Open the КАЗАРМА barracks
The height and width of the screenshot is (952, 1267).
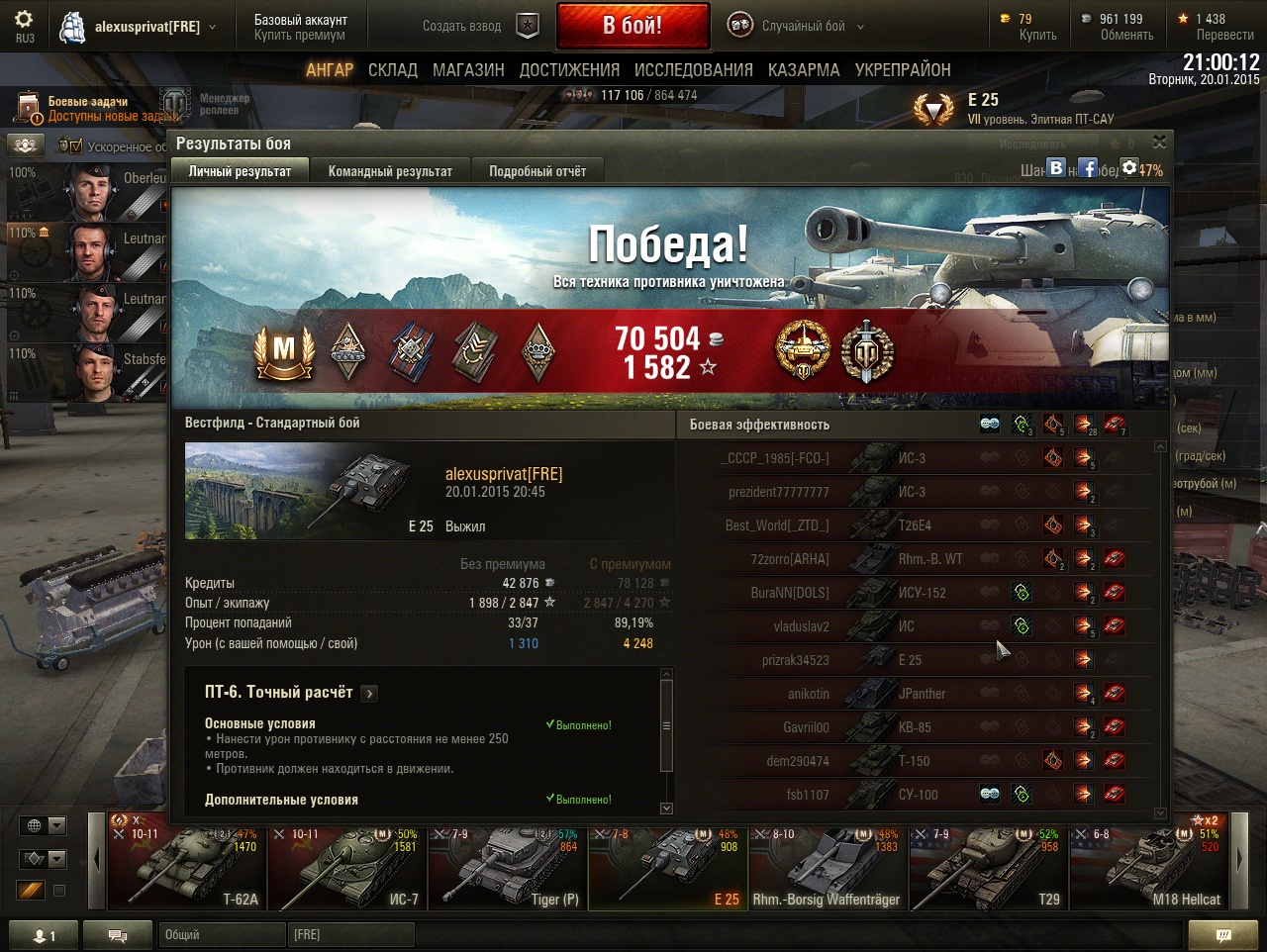click(x=804, y=70)
